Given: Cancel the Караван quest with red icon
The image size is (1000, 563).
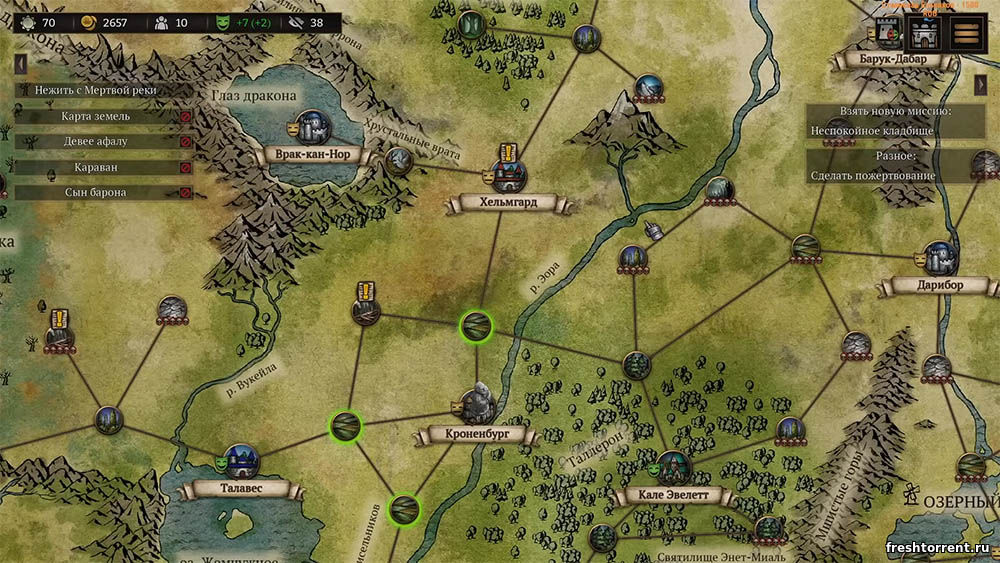Looking at the screenshot, I should 185,167.
